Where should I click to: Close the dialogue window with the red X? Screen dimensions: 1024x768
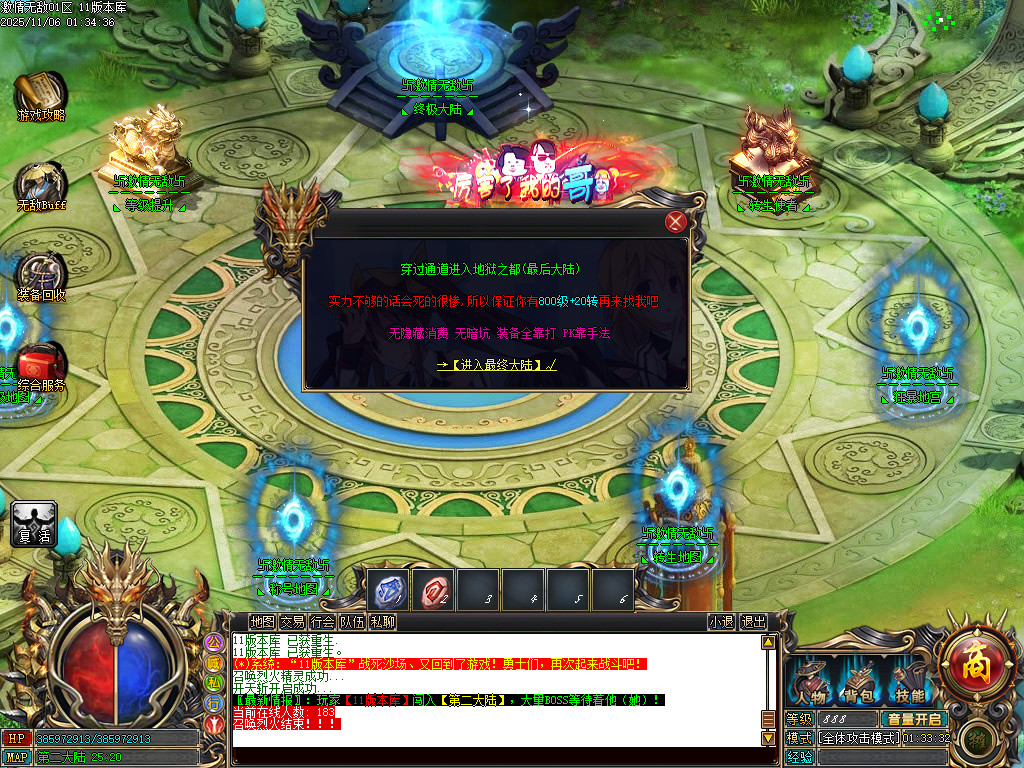point(677,222)
